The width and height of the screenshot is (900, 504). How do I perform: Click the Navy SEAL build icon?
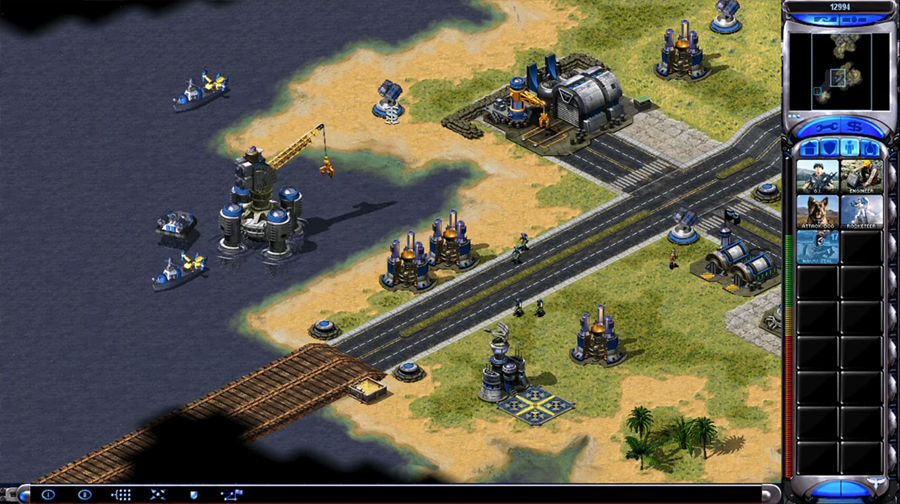point(818,247)
